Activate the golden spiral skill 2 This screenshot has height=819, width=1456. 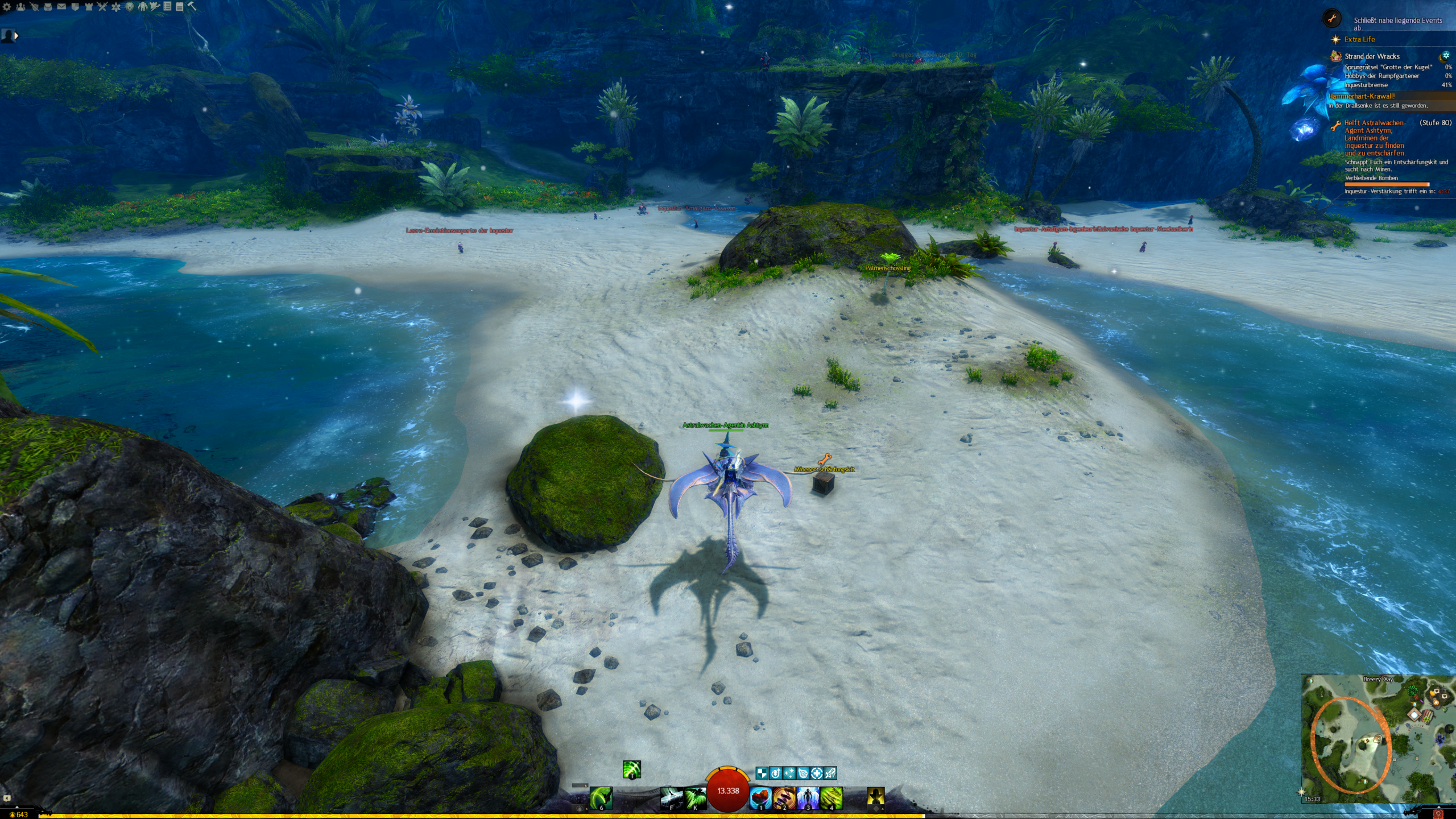784,798
